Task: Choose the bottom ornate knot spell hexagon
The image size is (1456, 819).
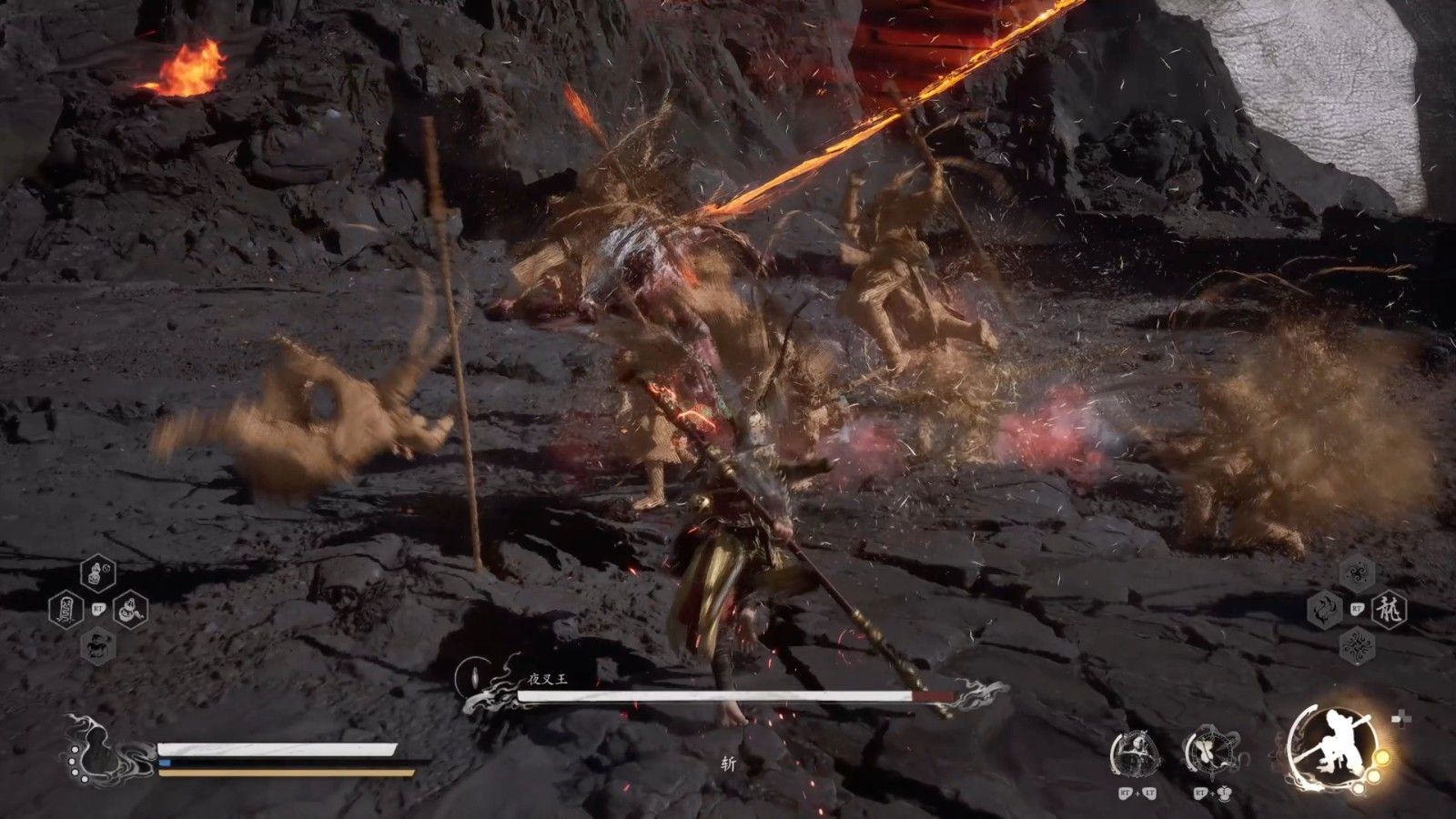Action: [x=1357, y=644]
